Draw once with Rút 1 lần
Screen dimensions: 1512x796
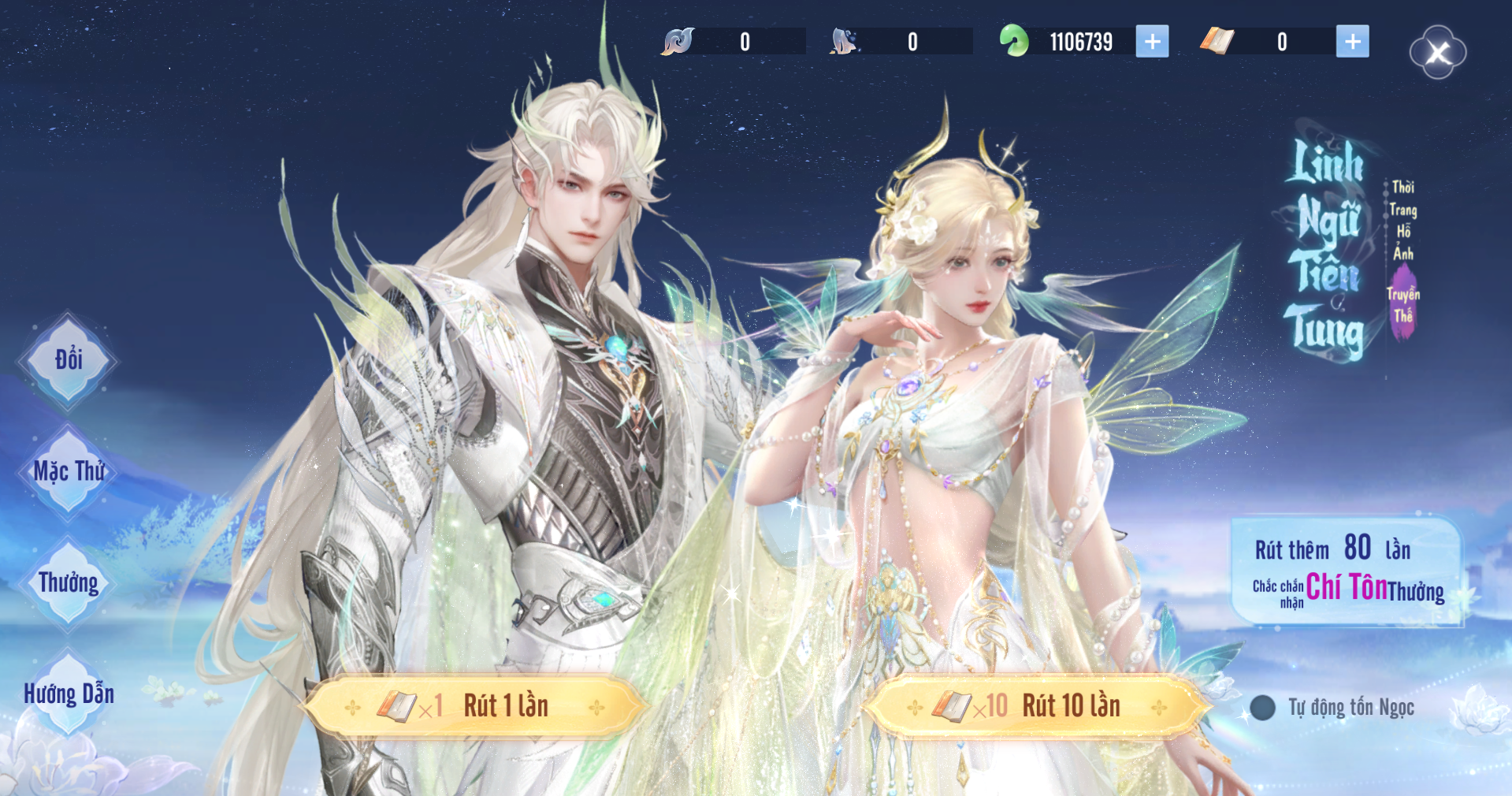pos(475,706)
